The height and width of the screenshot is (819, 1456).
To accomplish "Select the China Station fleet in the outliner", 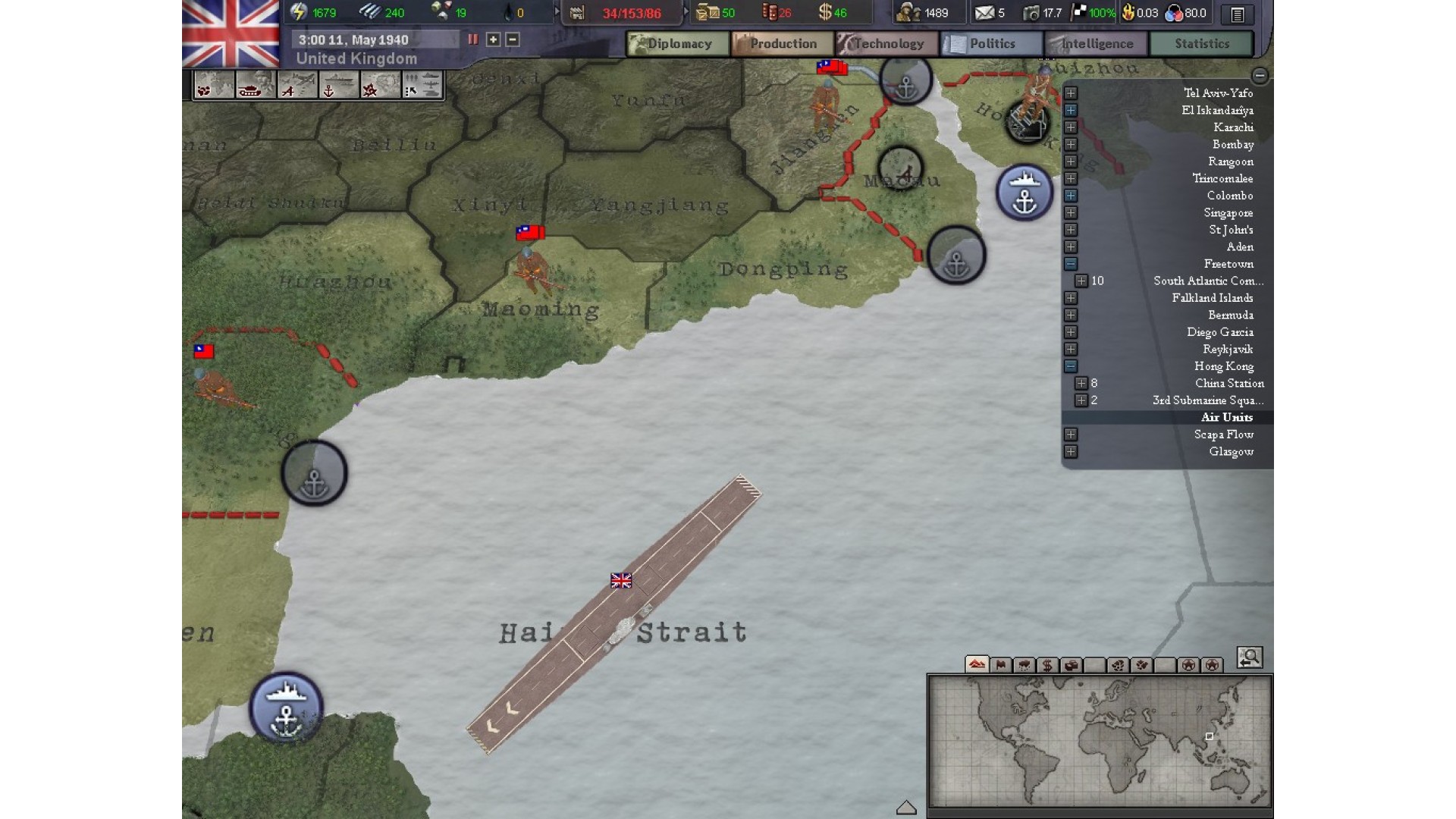I will 1228,384.
